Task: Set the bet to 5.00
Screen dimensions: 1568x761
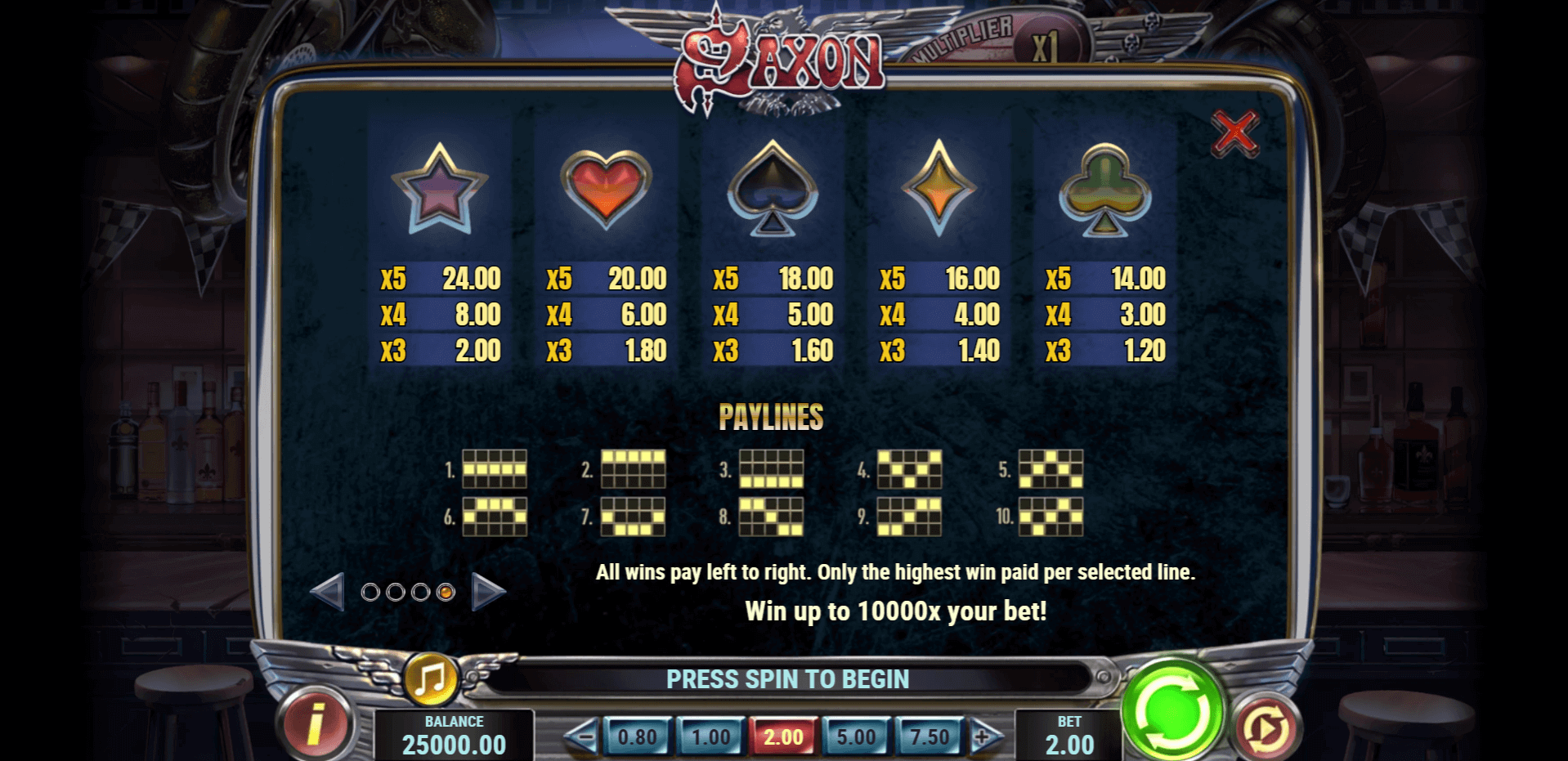Action: pyautogui.click(x=856, y=737)
